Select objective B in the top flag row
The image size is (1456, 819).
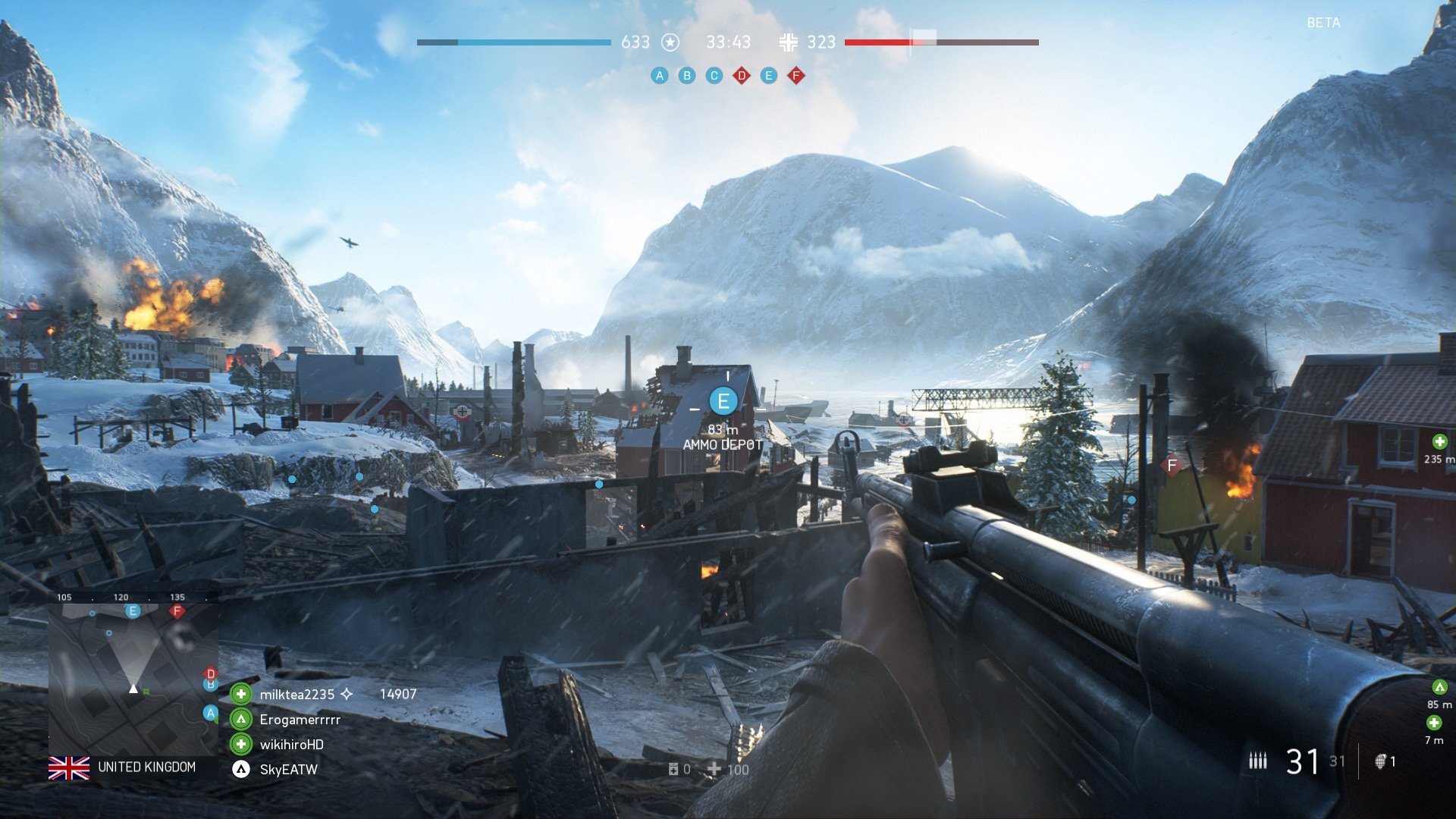[x=687, y=76]
